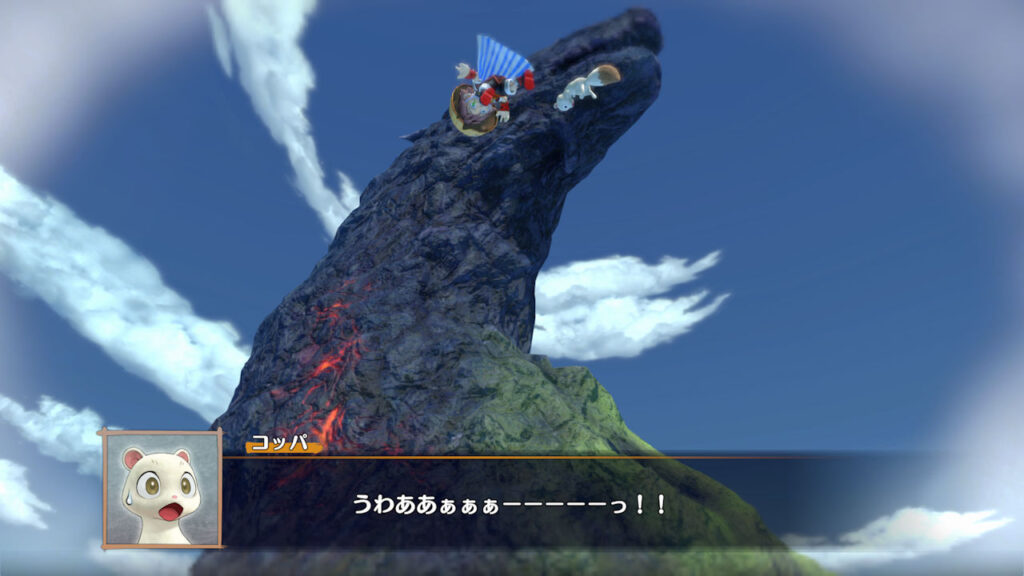
Task: Advance the Koppa dialogue text box
Action: pyautogui.click(x=510, y=503)
